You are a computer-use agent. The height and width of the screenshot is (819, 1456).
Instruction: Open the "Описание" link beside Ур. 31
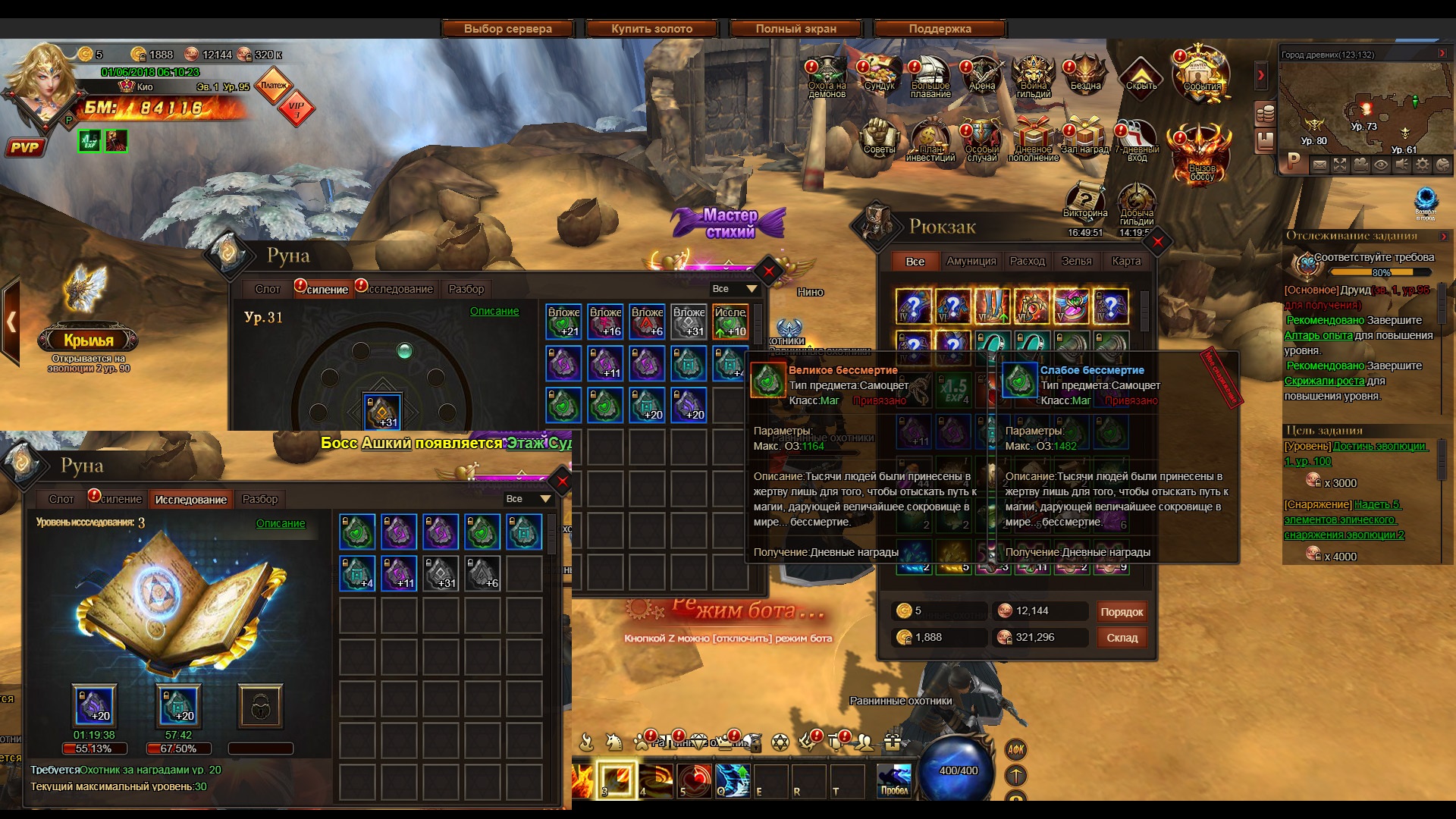(494, 311)
